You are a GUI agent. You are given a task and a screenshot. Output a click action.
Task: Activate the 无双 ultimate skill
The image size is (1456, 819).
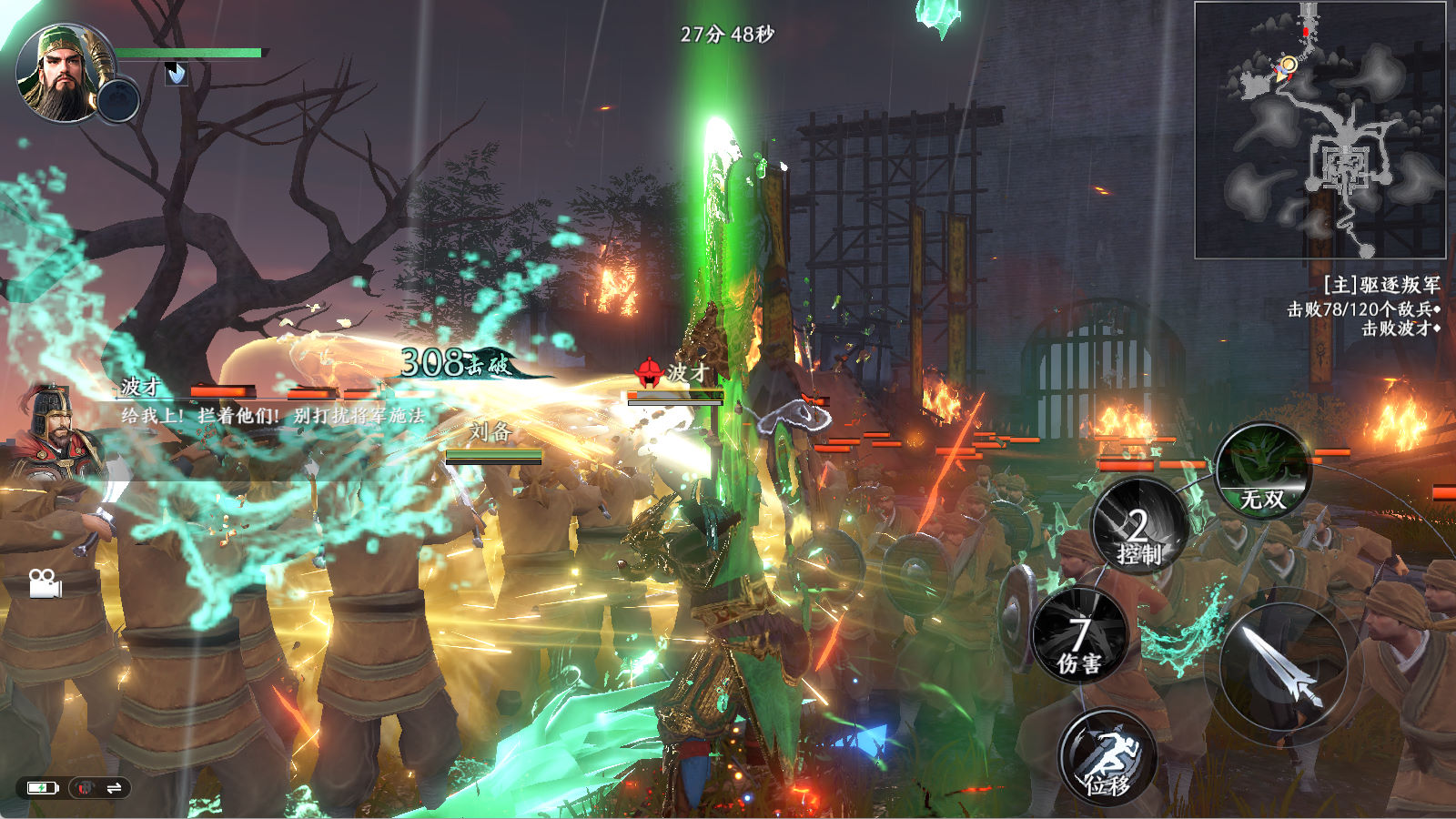click(1262, 470)
